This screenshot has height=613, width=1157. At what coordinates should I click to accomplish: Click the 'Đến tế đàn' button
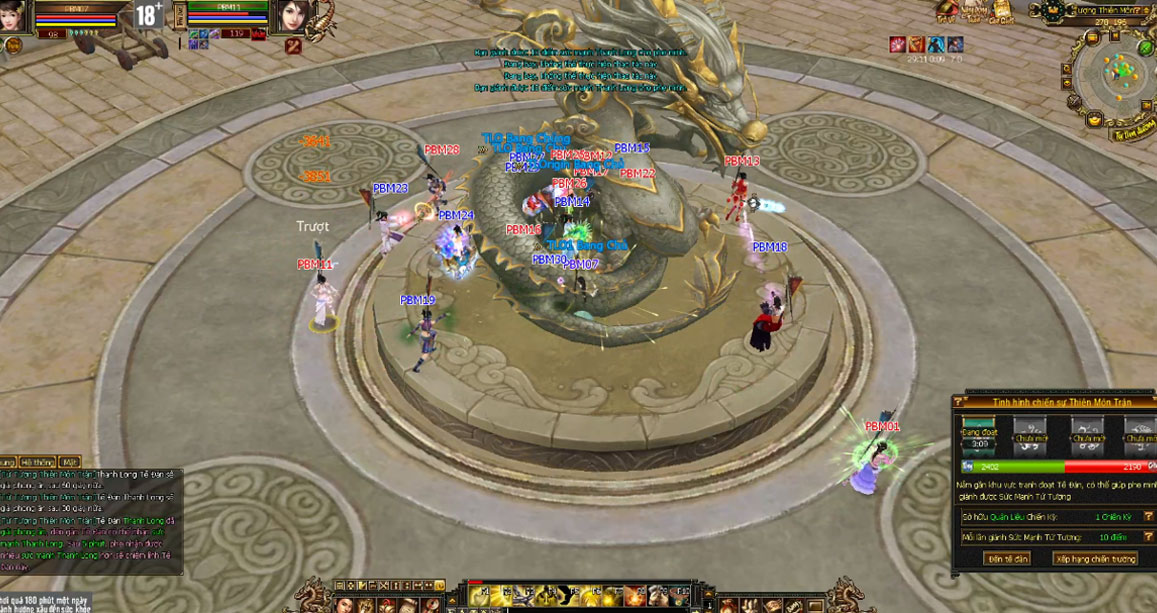tap(1006, 558)
